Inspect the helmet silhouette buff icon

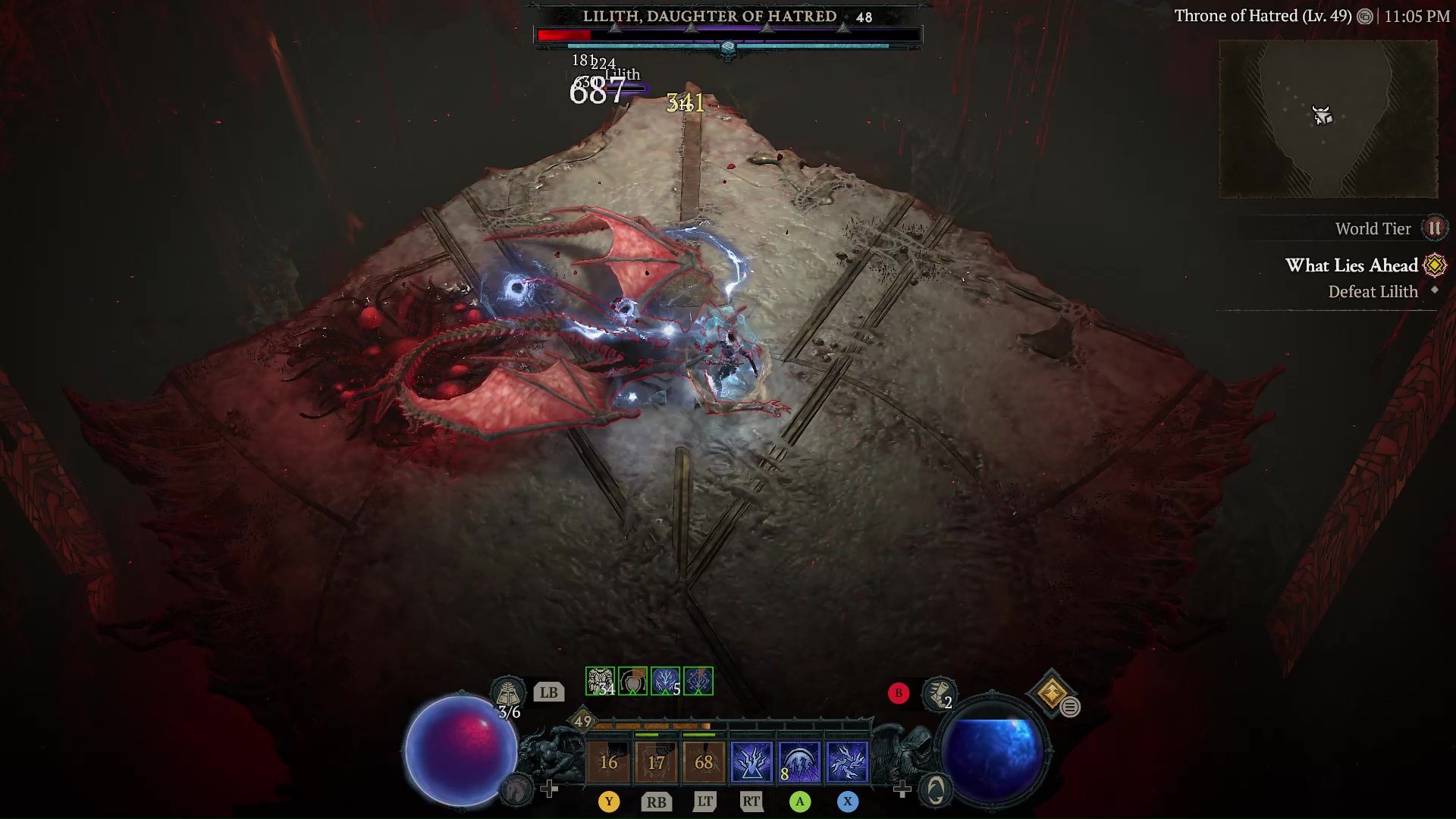(632, 681)
